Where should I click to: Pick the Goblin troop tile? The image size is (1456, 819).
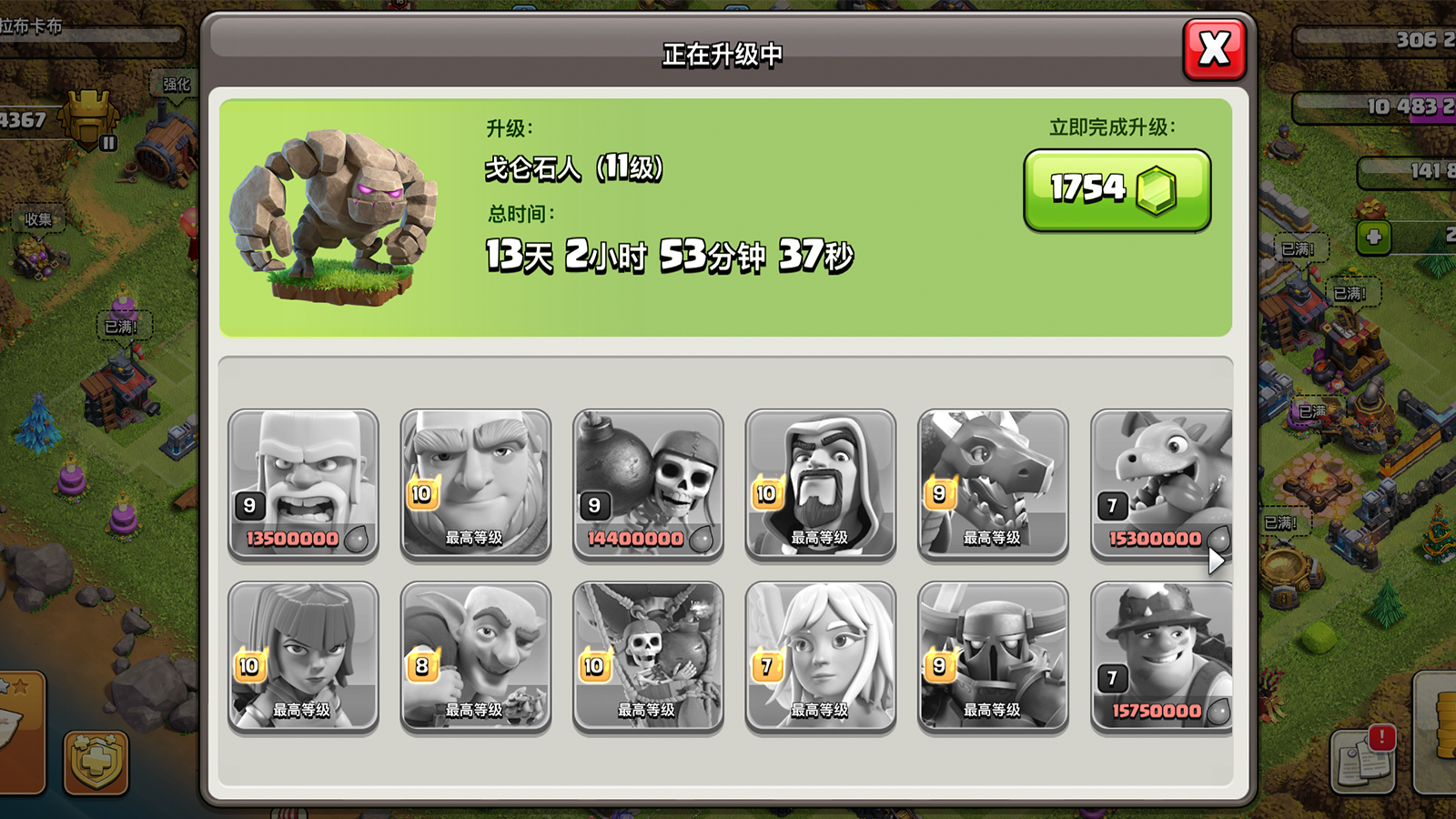tap(475, 656)
